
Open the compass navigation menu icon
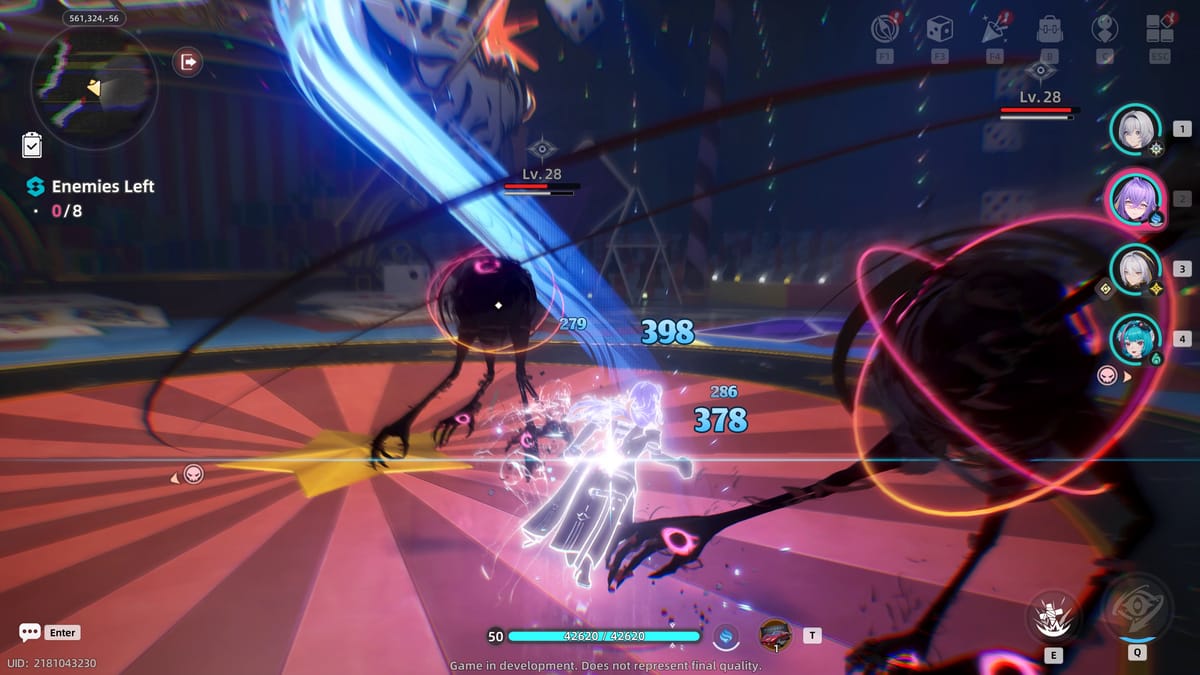click(883, 29)
